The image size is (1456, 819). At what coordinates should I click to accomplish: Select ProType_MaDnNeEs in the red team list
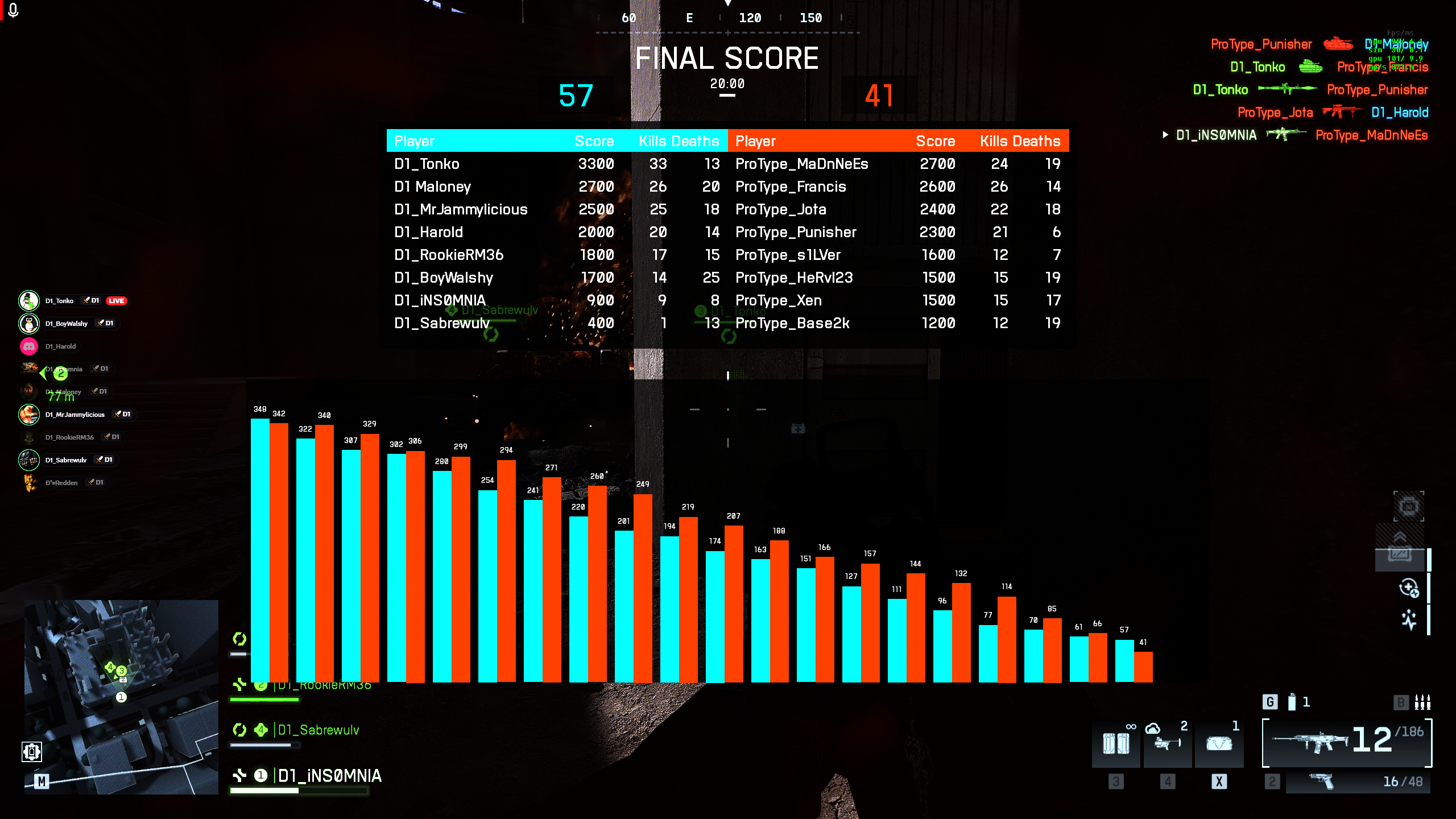tap(801, 164)
